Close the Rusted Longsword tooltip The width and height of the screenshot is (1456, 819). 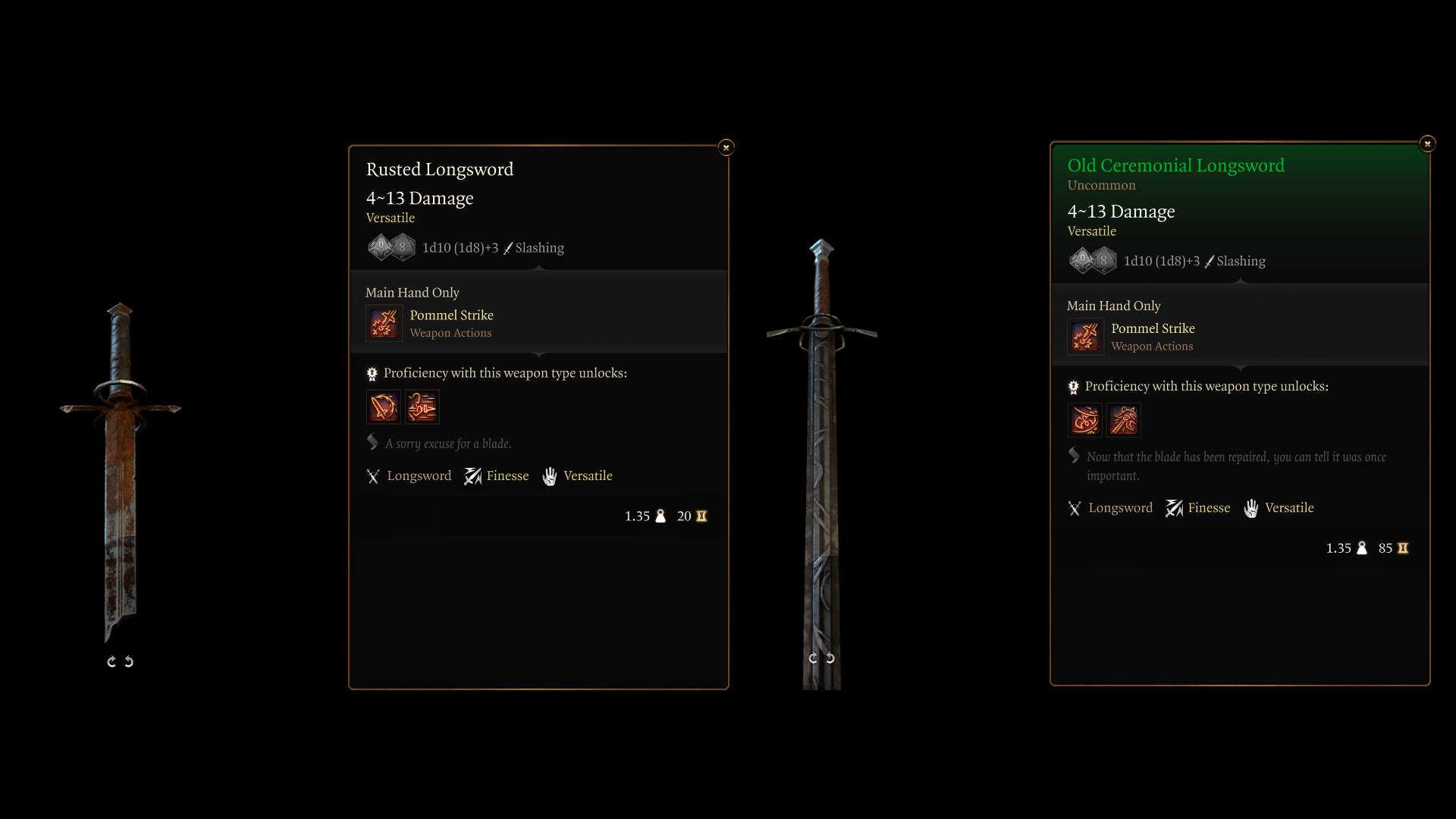click(726, 147)
